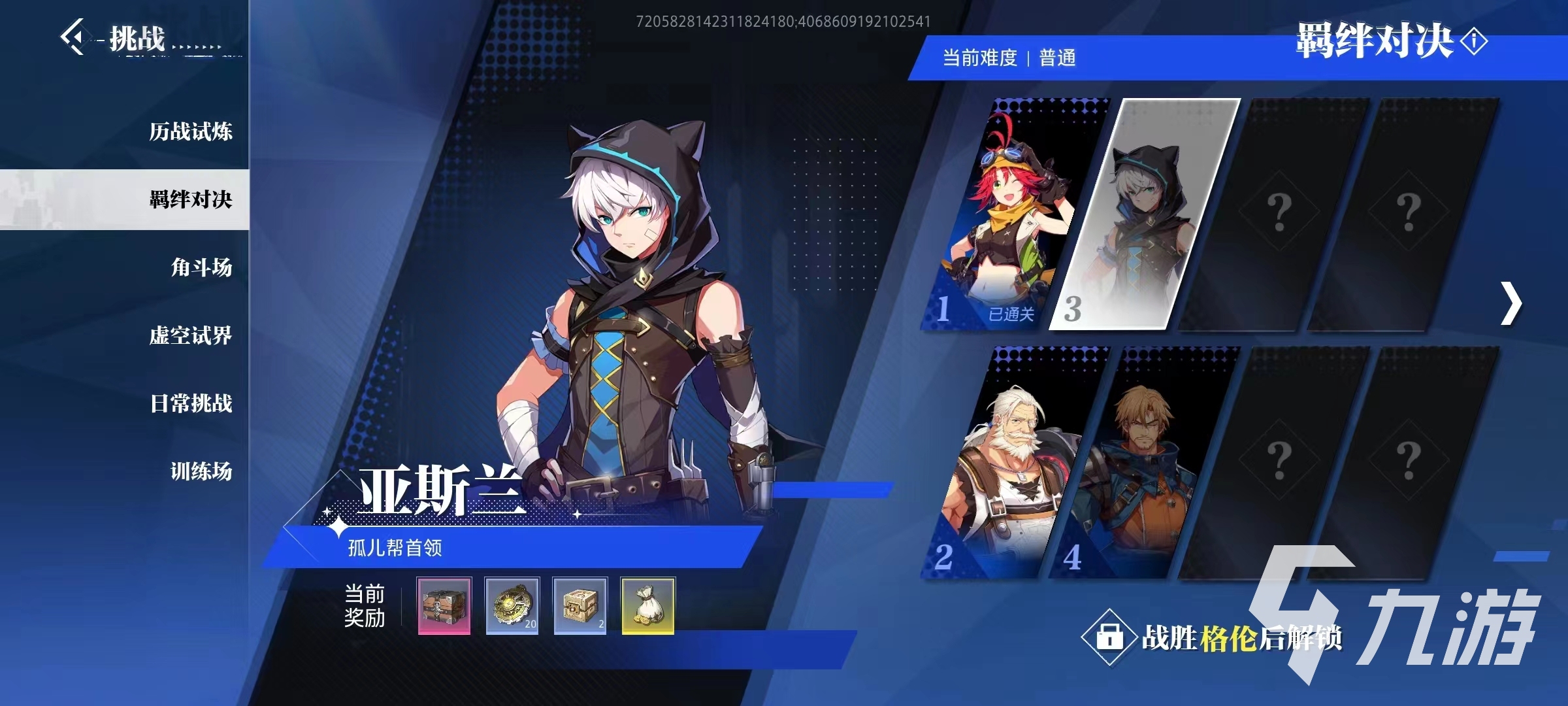Enter the 训练场 training ground

(x=201, y=471)
